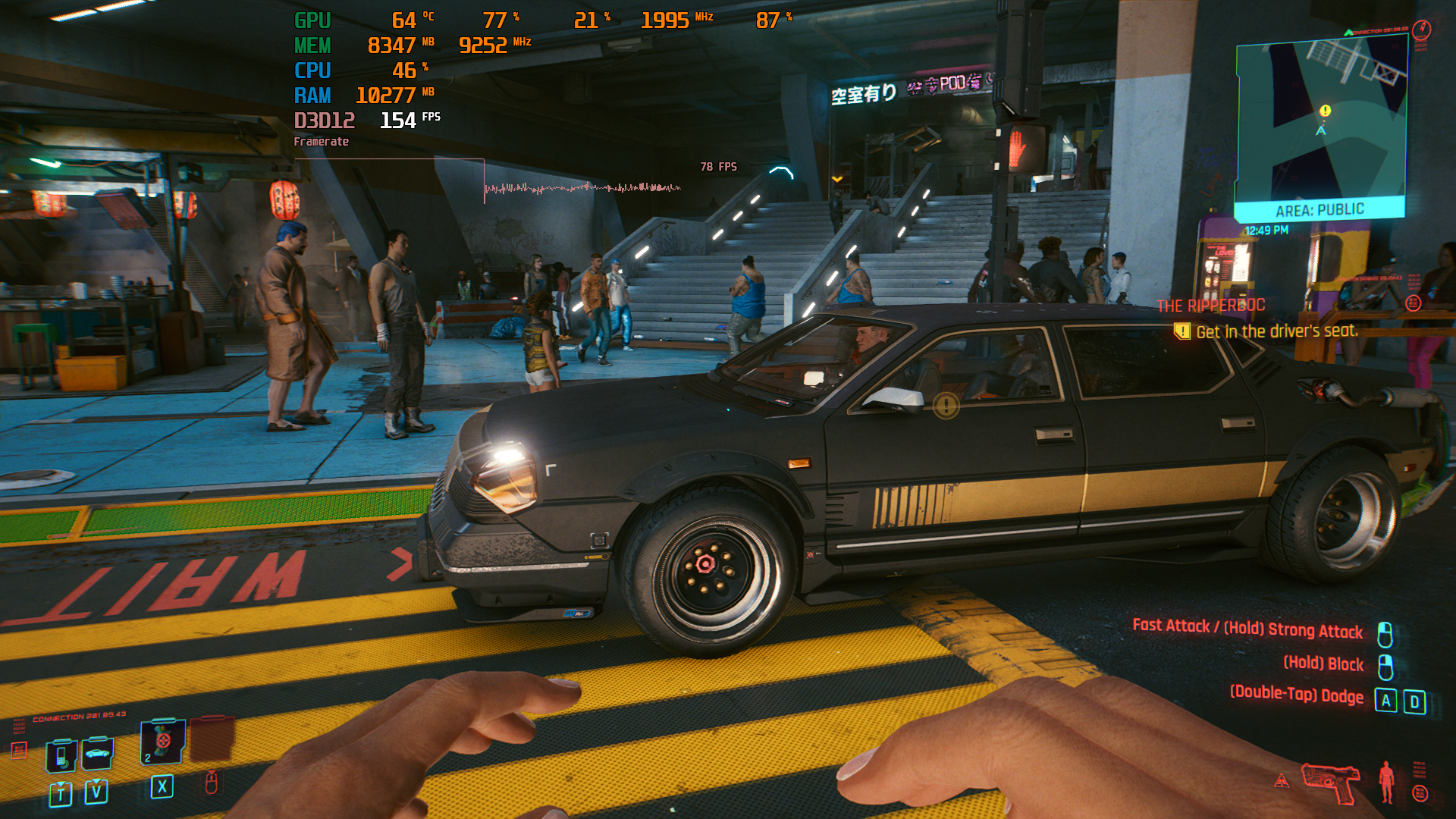Open The Ripperdoc quest tracker
This screenshot has height=819, width=1456.
click(1210, 306)
